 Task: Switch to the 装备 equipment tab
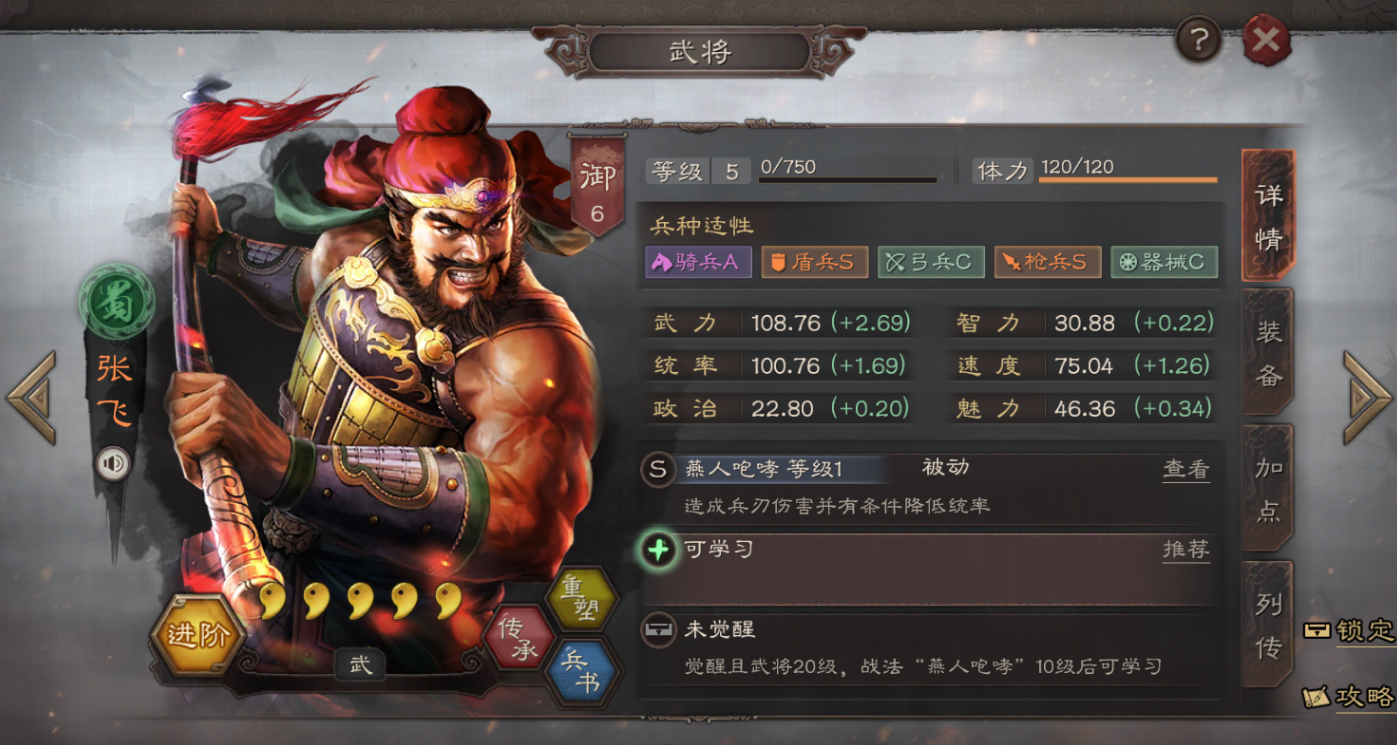(1266, 350)
